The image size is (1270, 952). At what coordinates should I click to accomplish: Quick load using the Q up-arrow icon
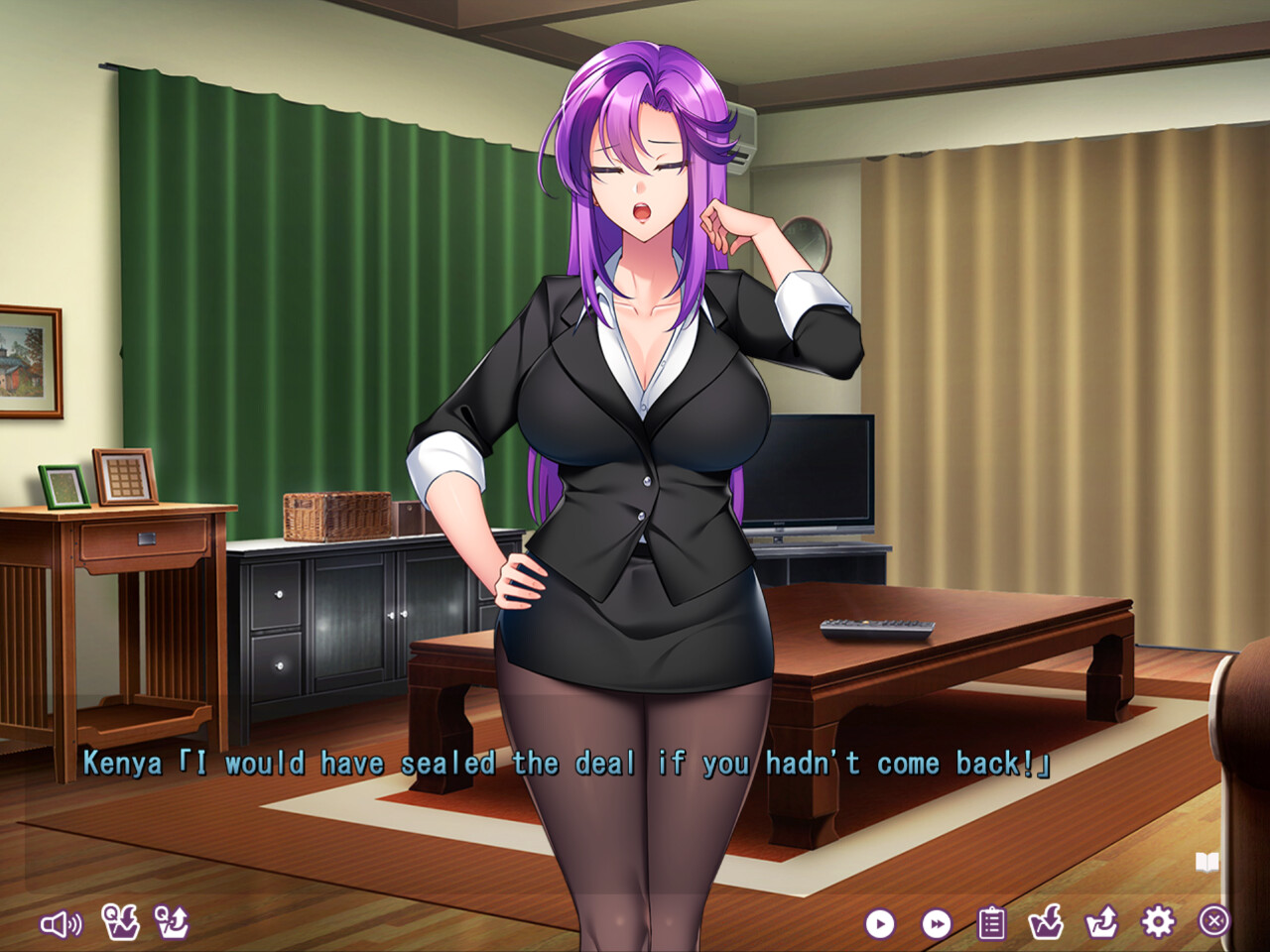click(172, 922)
